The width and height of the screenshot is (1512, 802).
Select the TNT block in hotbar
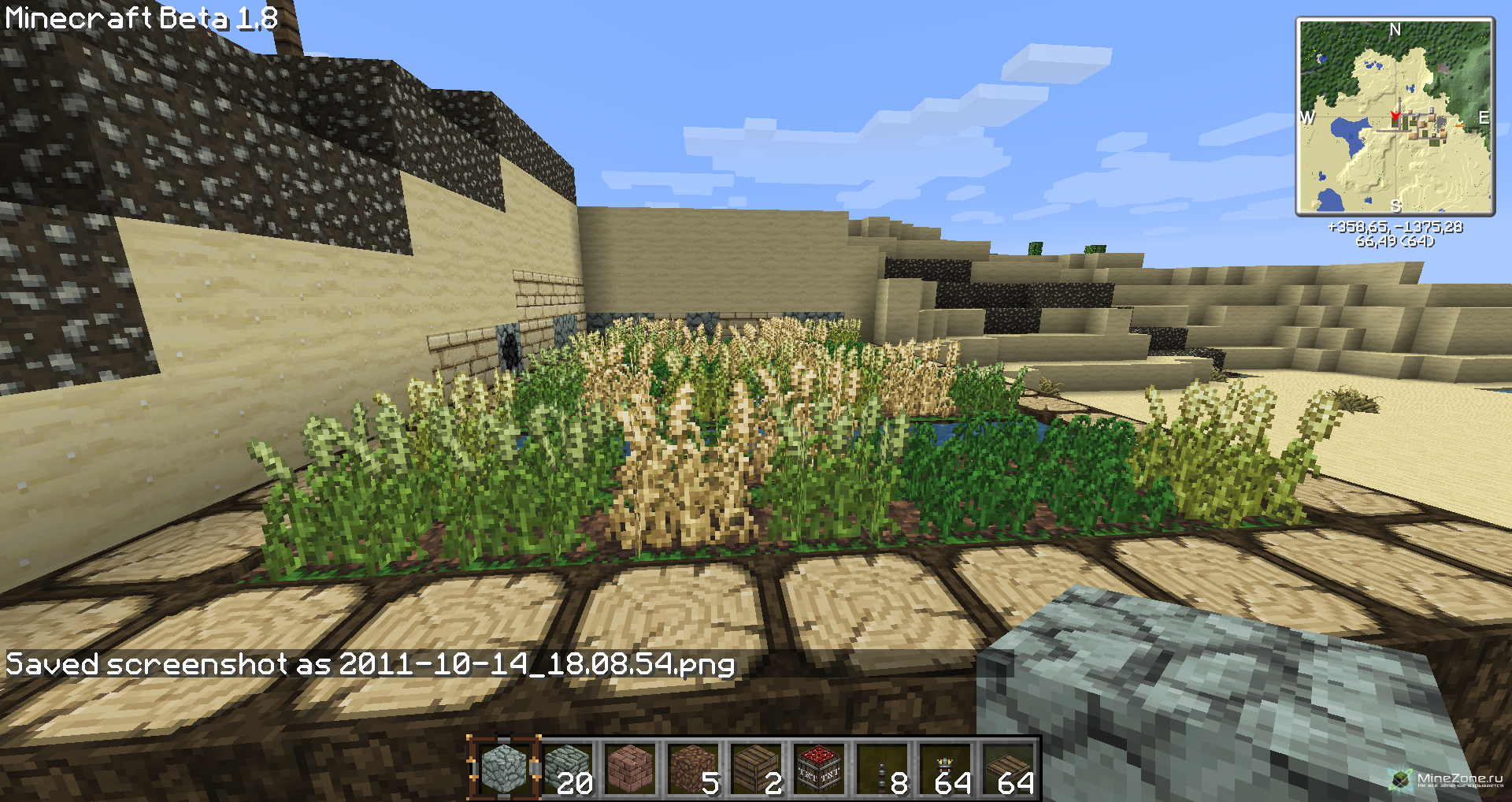pyautogui.click(x=819, y=770)
